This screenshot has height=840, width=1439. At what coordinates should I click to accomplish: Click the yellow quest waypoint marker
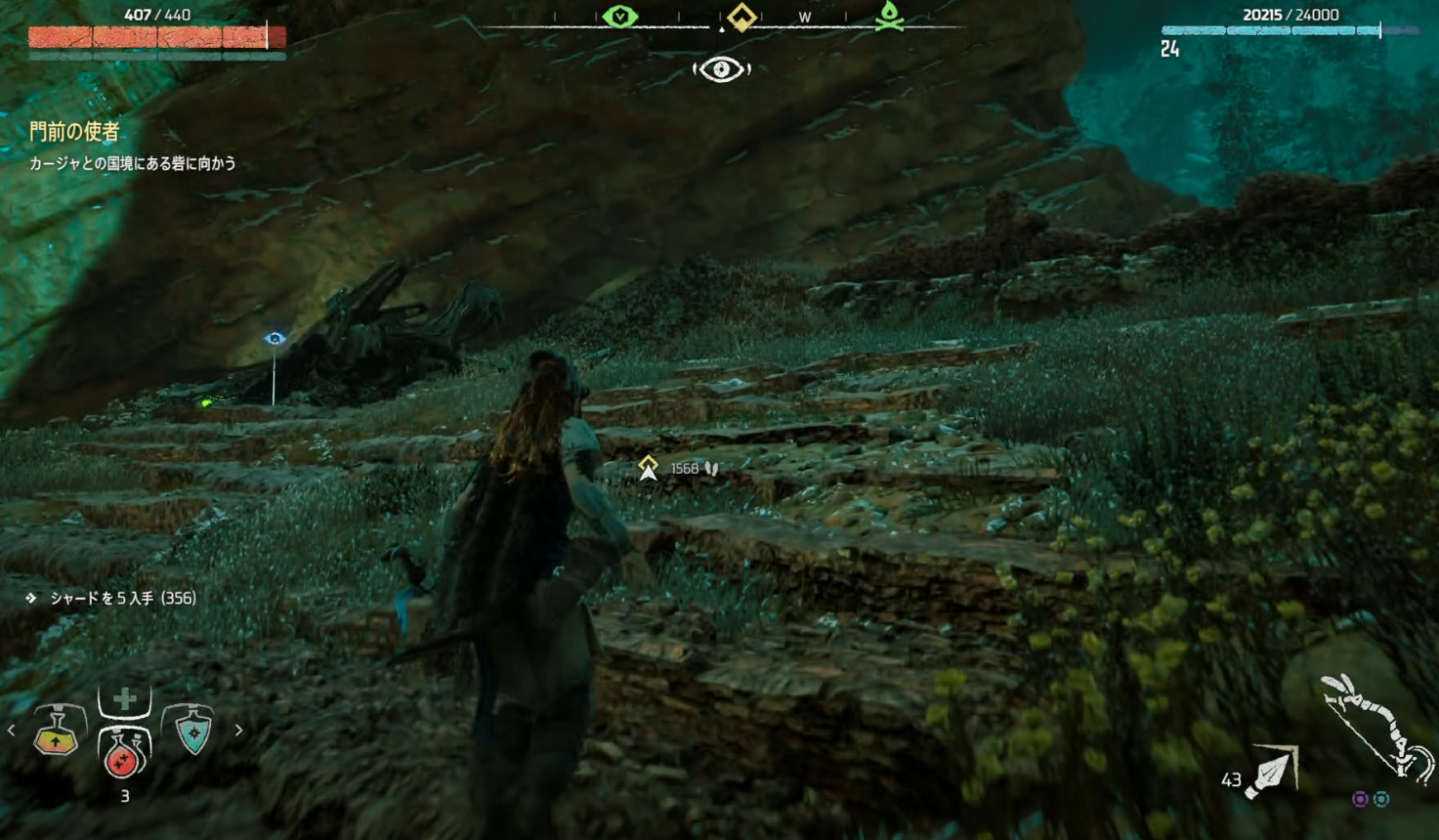(648, 469)
